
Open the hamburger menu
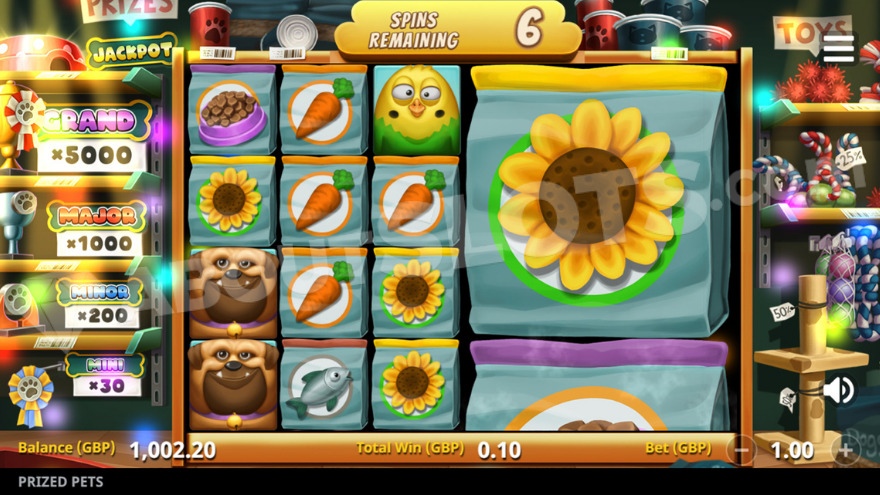click(838, 47)
